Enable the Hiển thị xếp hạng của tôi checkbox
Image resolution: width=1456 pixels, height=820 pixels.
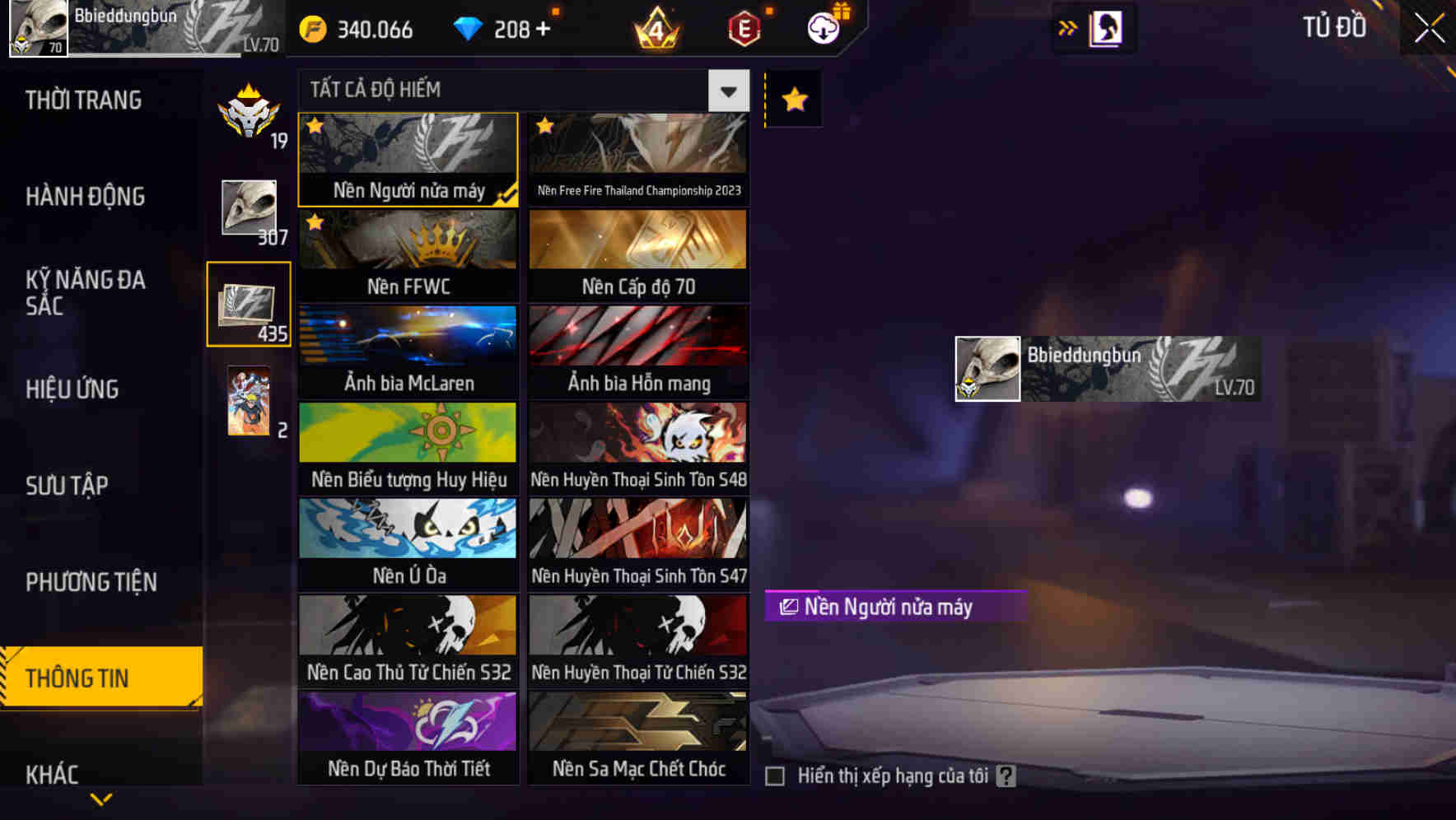tap(774, 775)
